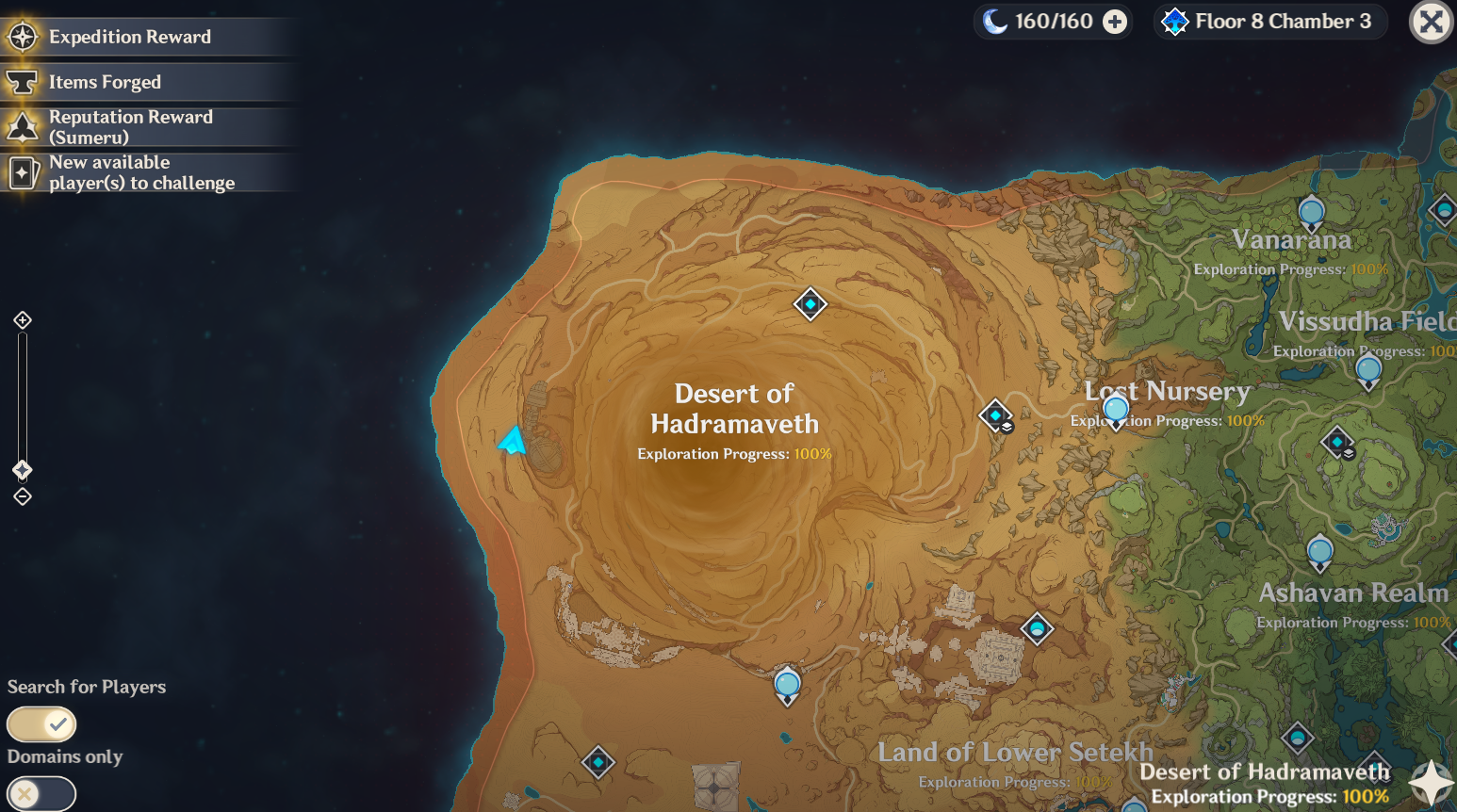Select the teleport waypoint north of Desert of Hadramaveth
This screenshot has width=1457, height=812.
click(x=810, y=304)
